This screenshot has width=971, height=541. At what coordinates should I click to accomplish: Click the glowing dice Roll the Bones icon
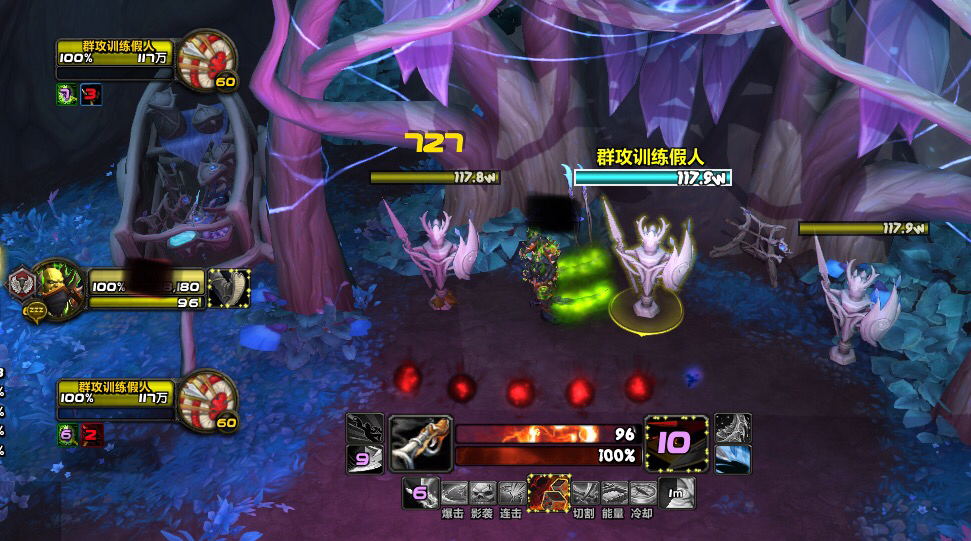tap(549, 493)
